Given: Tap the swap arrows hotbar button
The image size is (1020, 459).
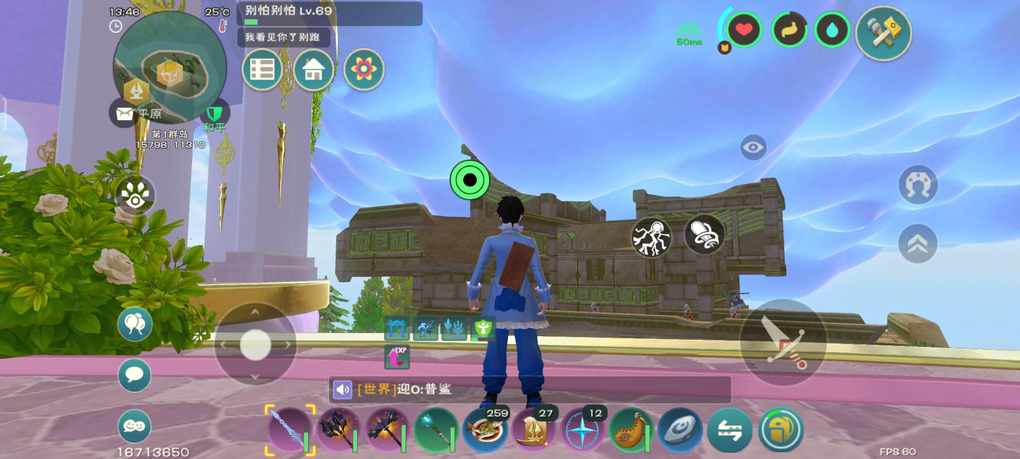Looking at the screenshot, I should pos(729,430).
